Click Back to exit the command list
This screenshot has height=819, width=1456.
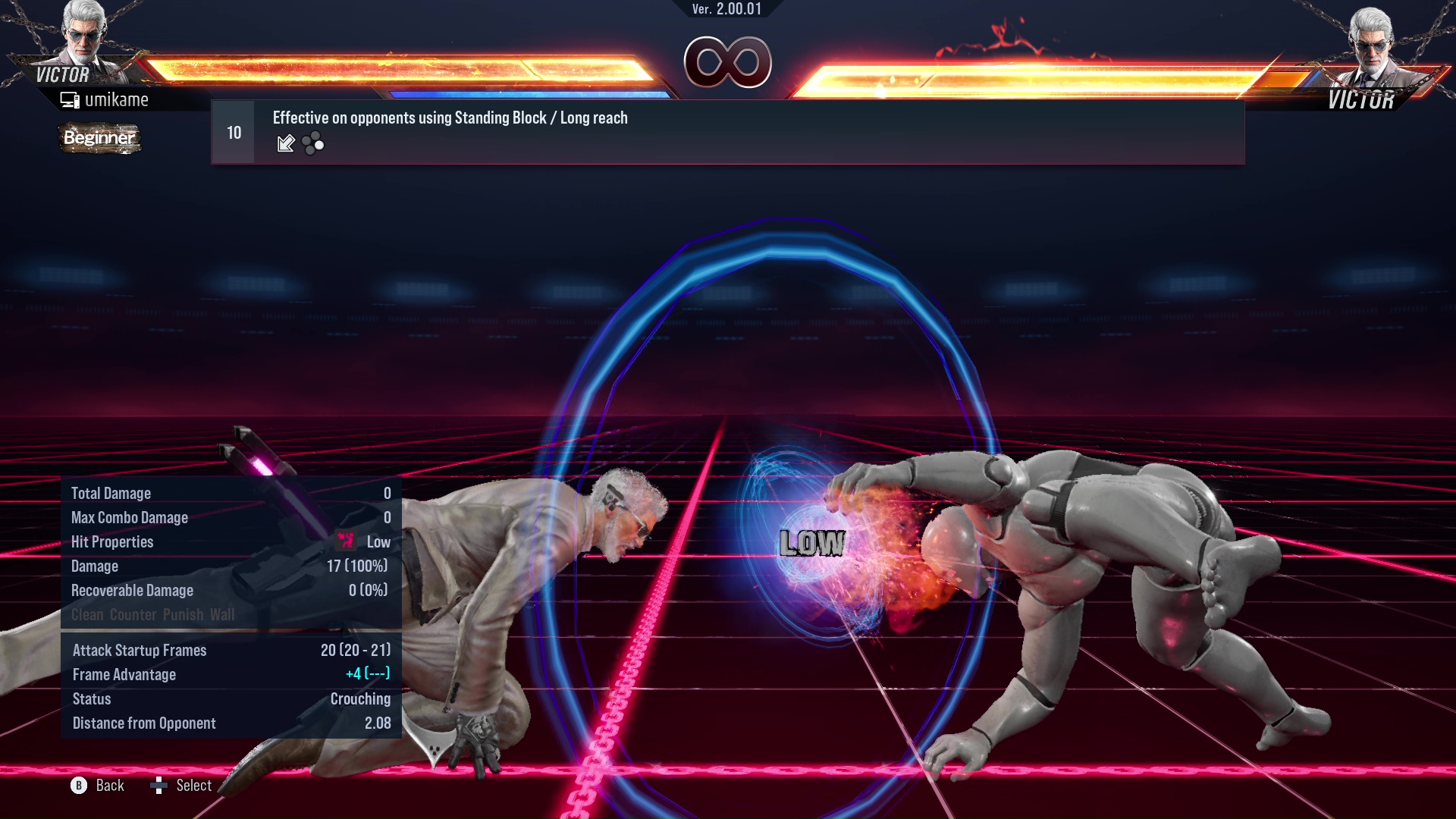pos(108,786)
